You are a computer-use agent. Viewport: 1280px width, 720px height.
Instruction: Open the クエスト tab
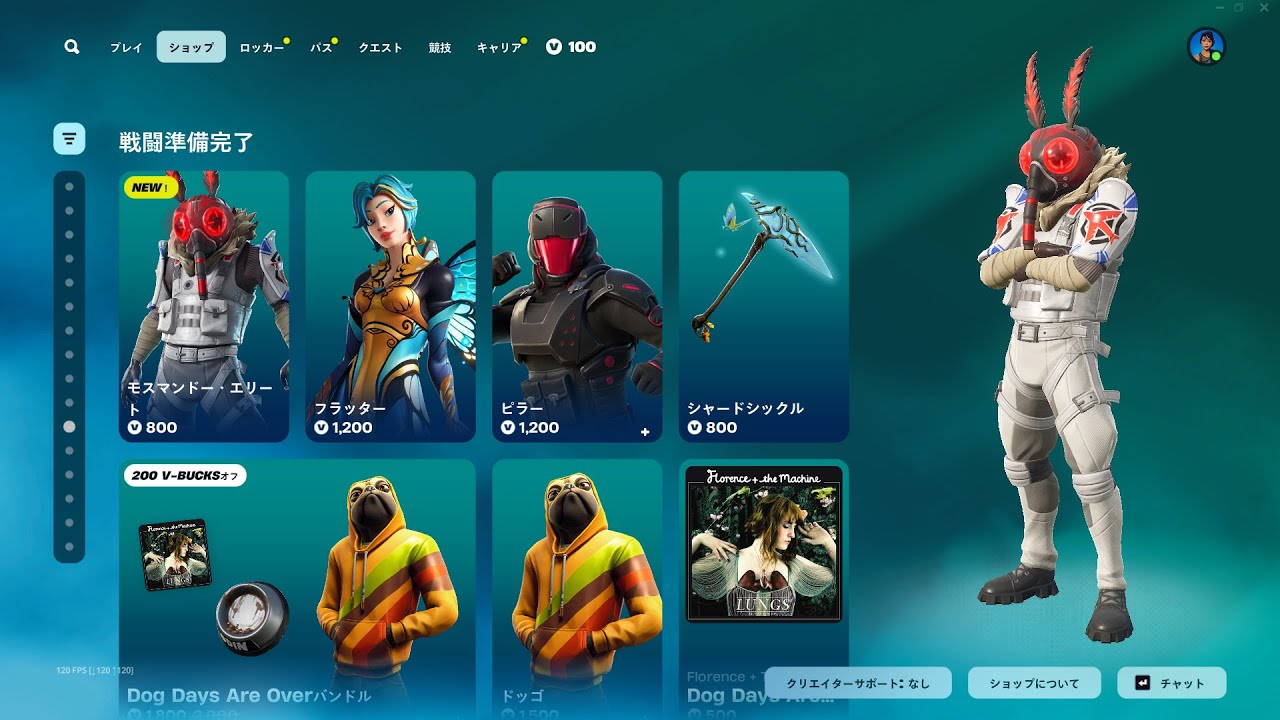[380, 47]
